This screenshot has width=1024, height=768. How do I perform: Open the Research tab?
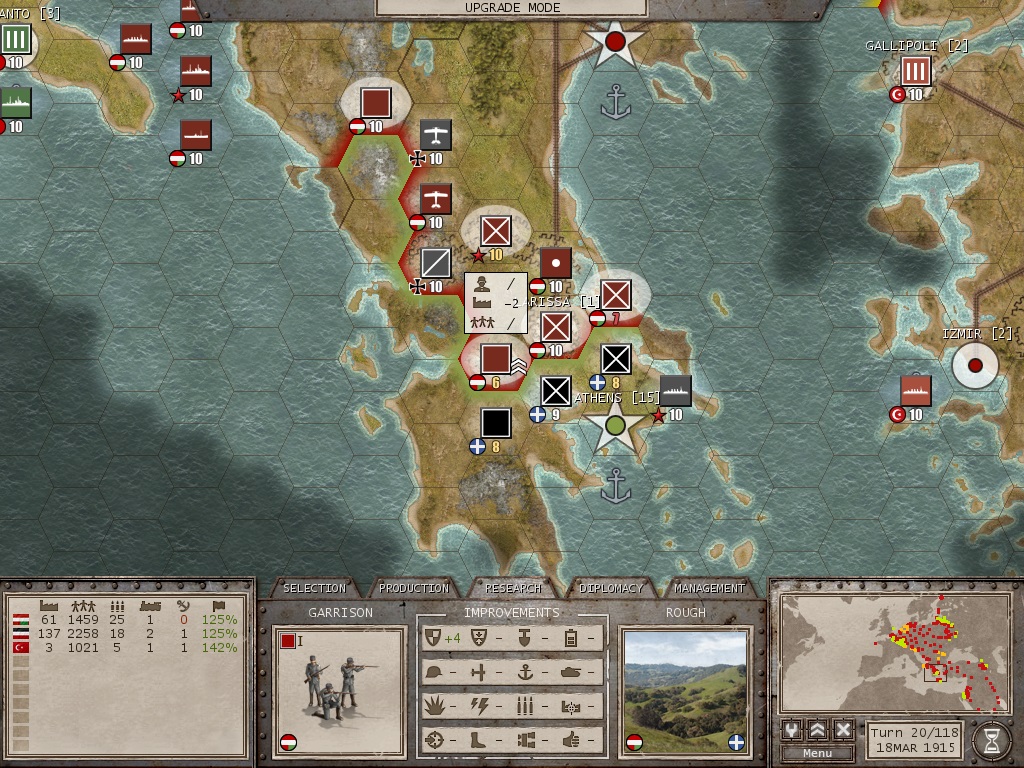pos(513,588)
